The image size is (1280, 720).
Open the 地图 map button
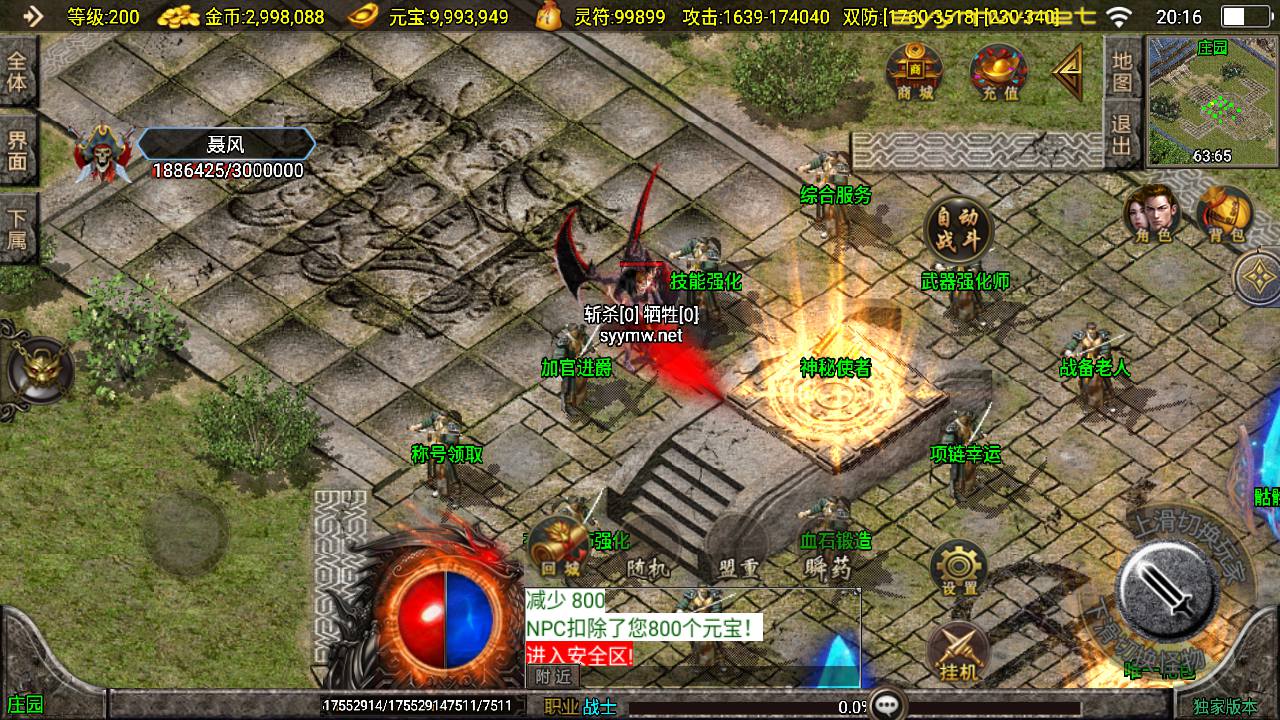[1122, 70]
